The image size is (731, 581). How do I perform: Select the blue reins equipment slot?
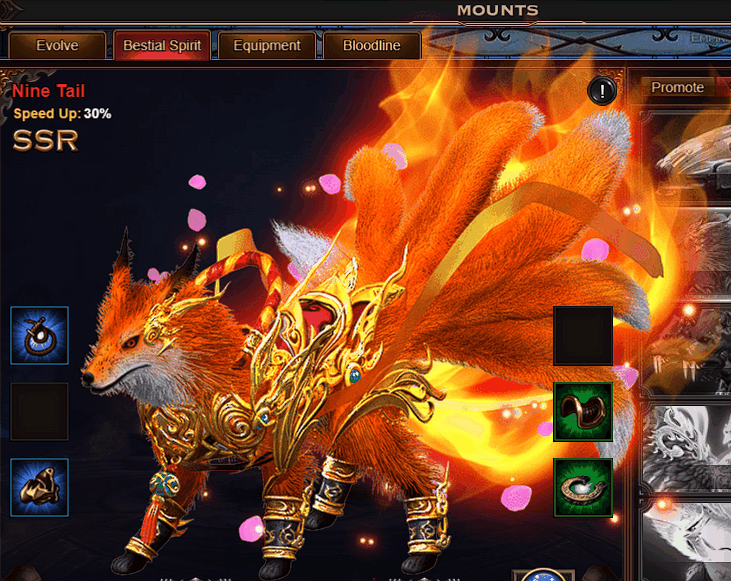(x=40, y=335)
